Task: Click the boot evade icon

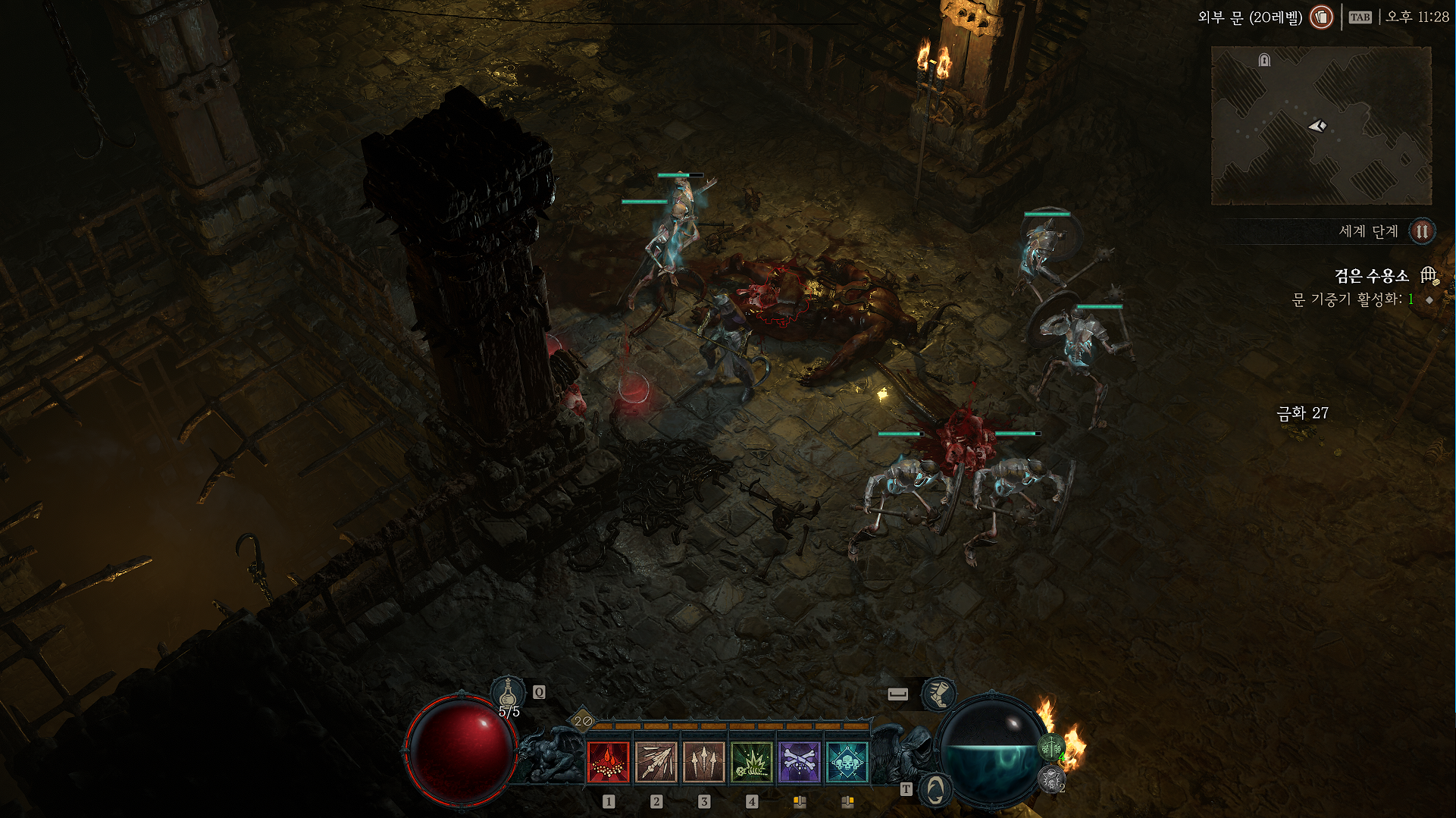Action: 938,694
